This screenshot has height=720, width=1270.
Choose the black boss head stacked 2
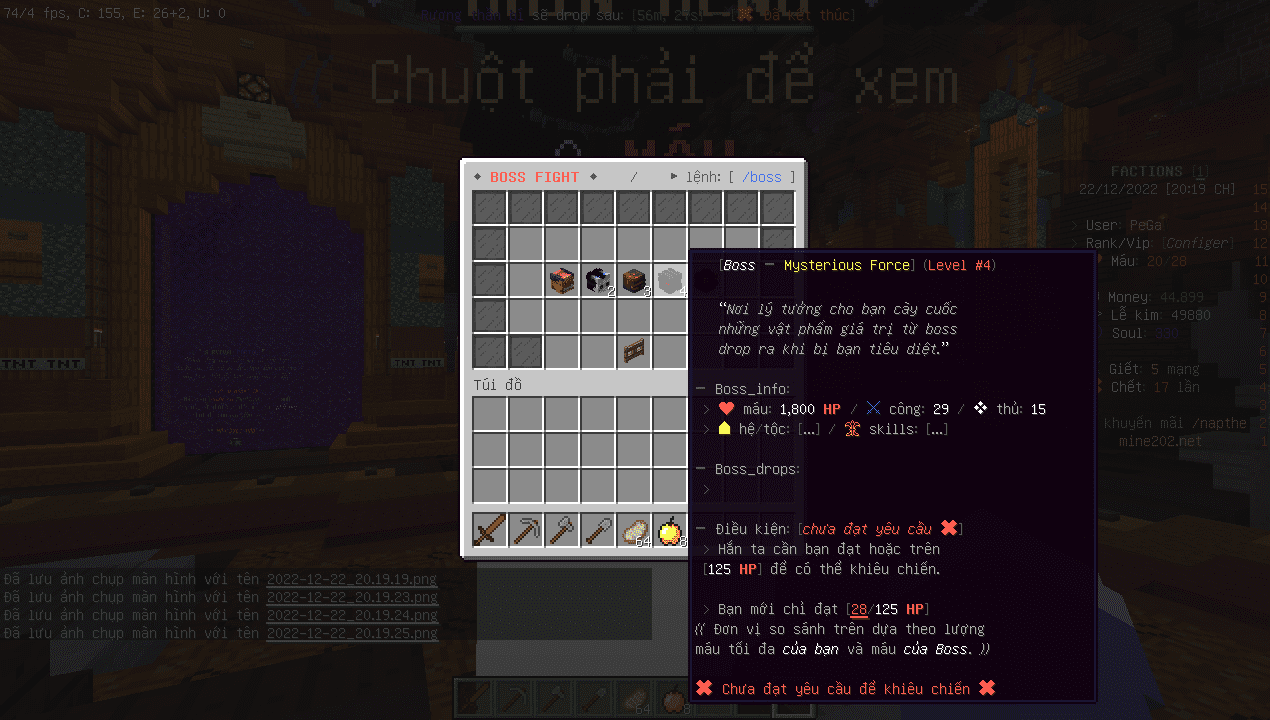click(x=598, y=280)
